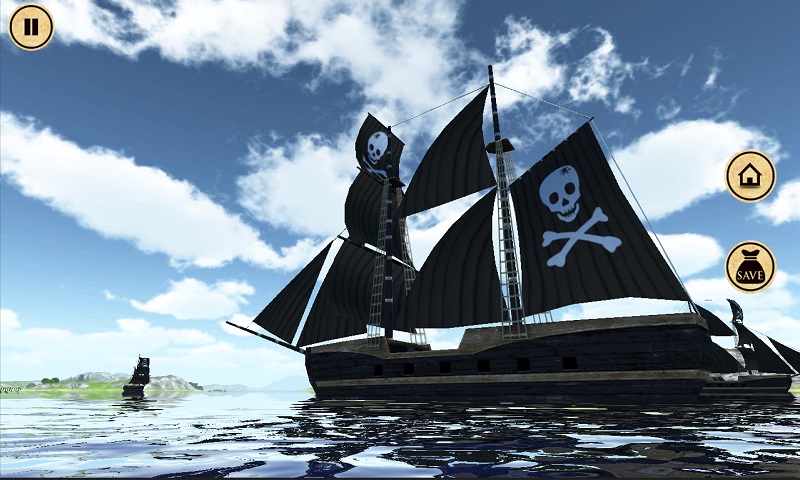Image resolution: width=800 pixels, height=480 pixels.
Task: Pause the game with the pause button
Action: [31, 27]
